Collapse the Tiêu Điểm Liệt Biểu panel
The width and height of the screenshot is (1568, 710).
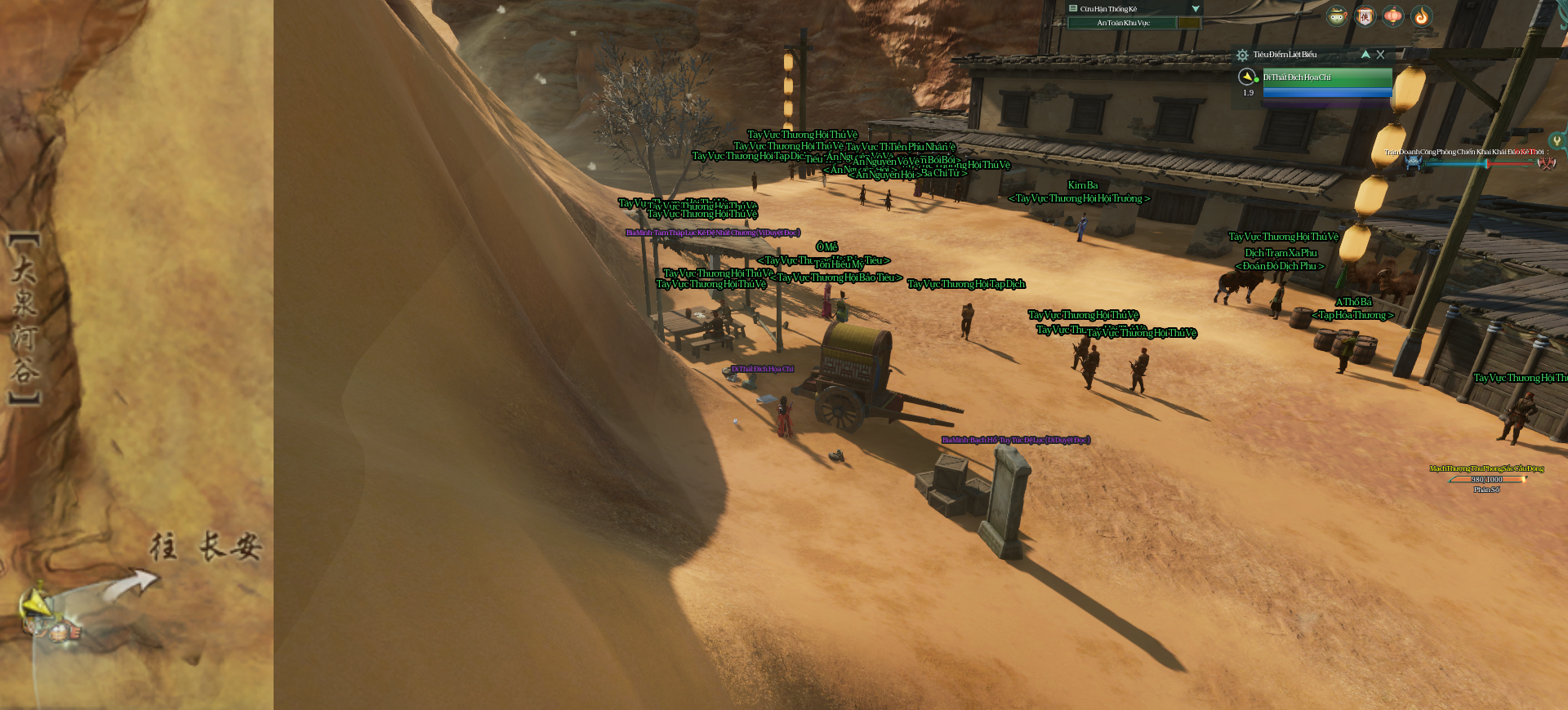point(1365,55)
